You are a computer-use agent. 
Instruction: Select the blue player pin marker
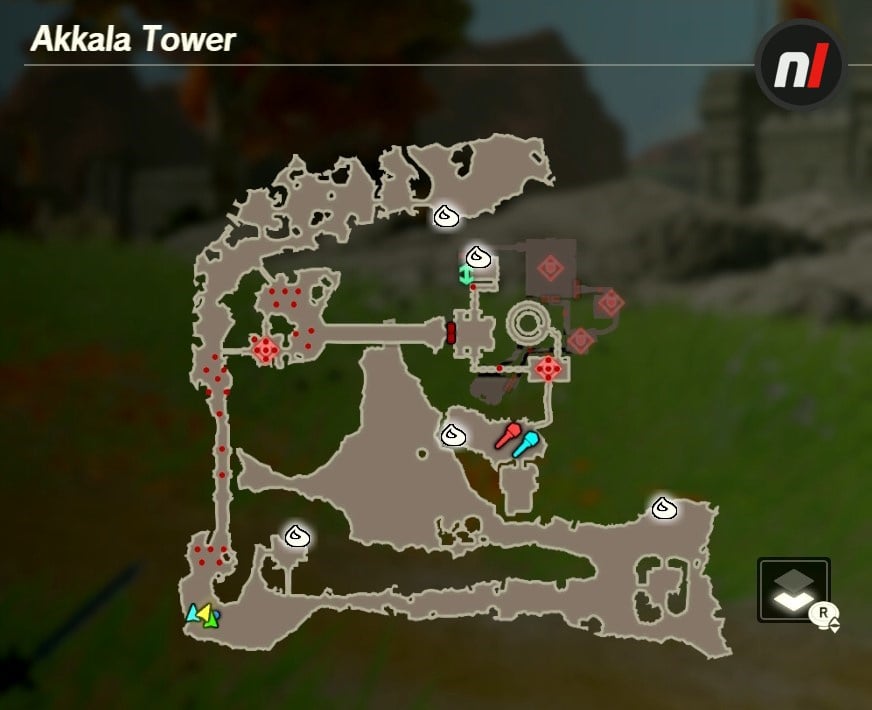click(x=526, y=443)
